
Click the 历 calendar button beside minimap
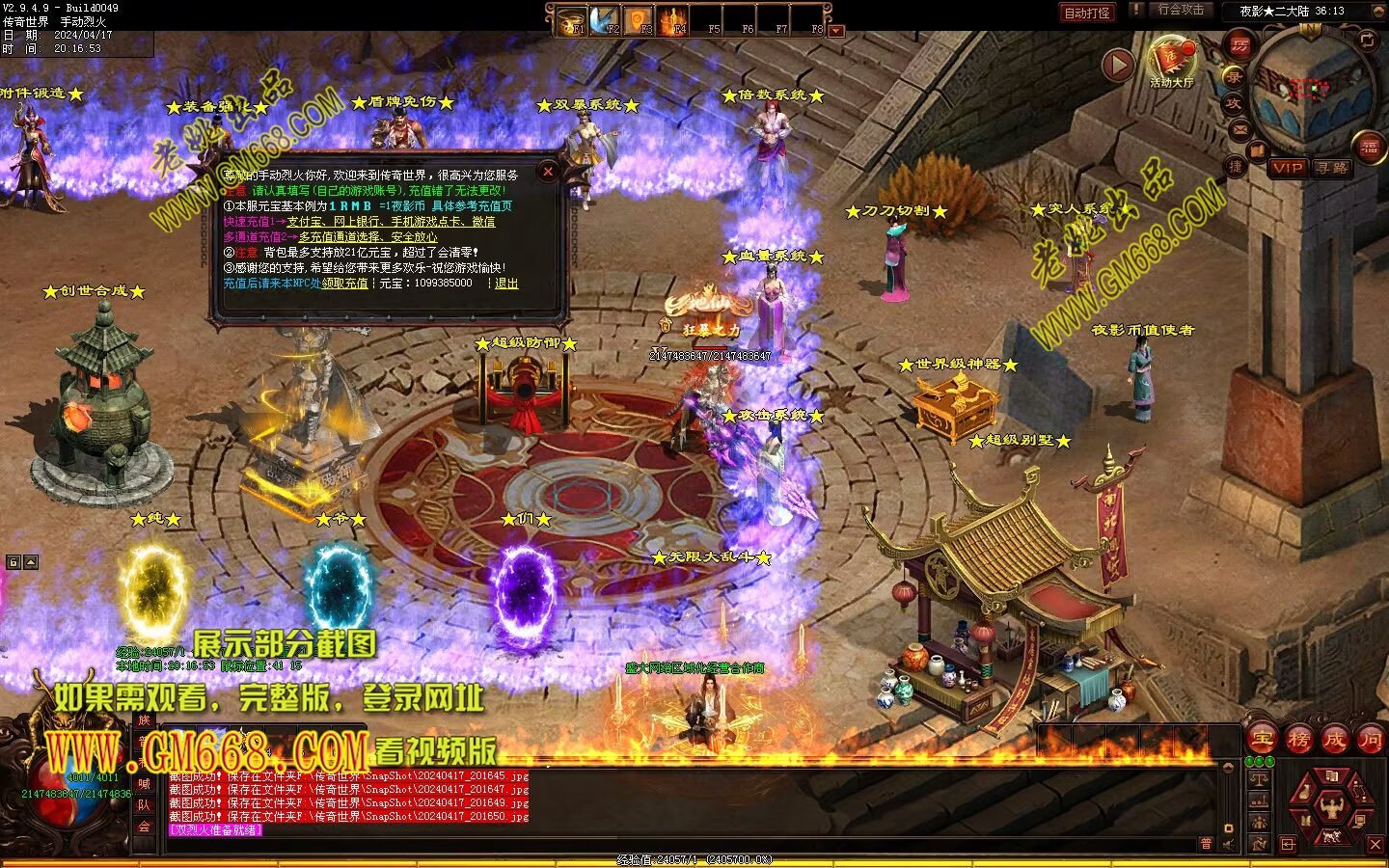point(1239,44)
